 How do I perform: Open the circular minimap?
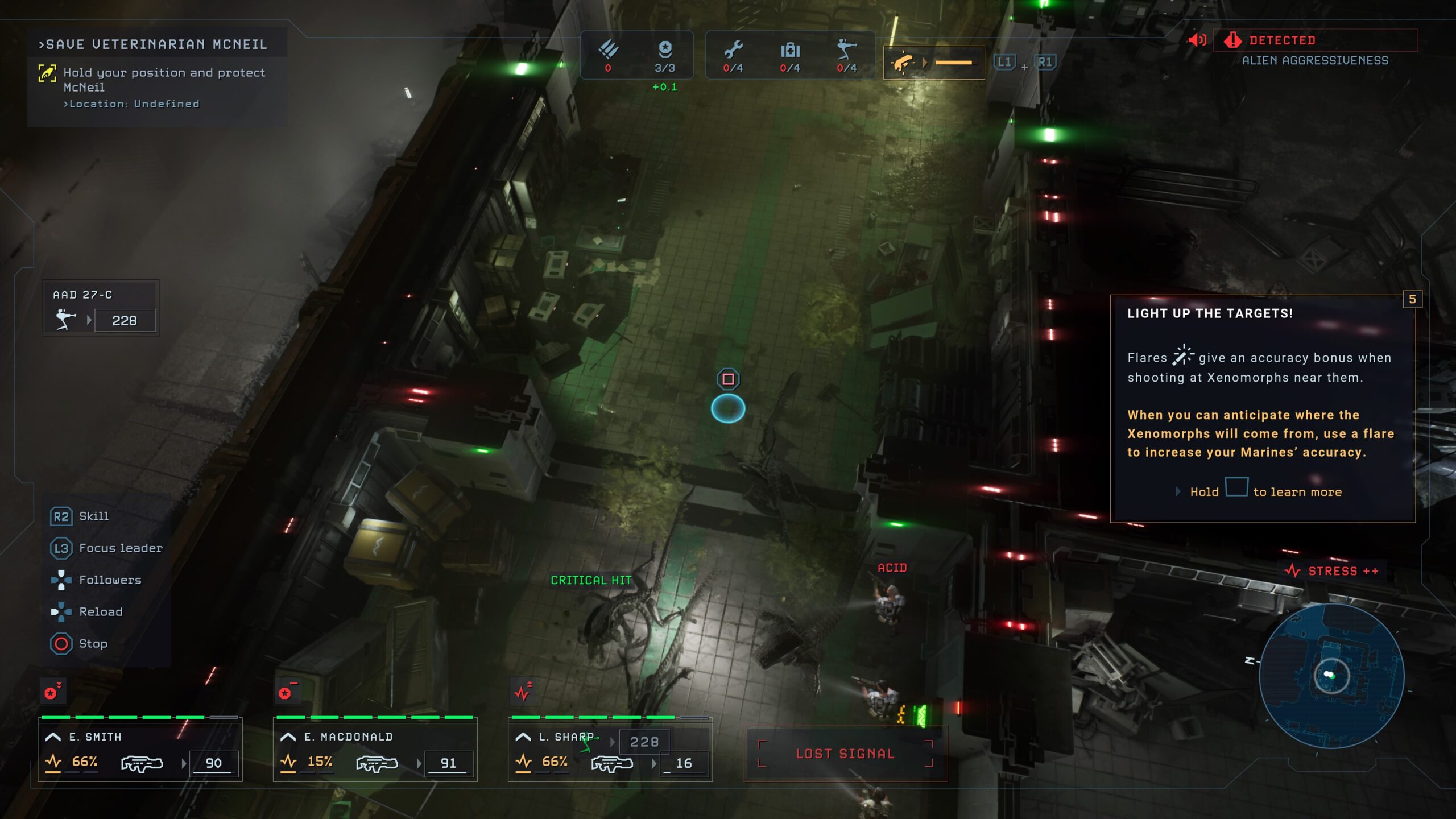[x=1331, y=676]
